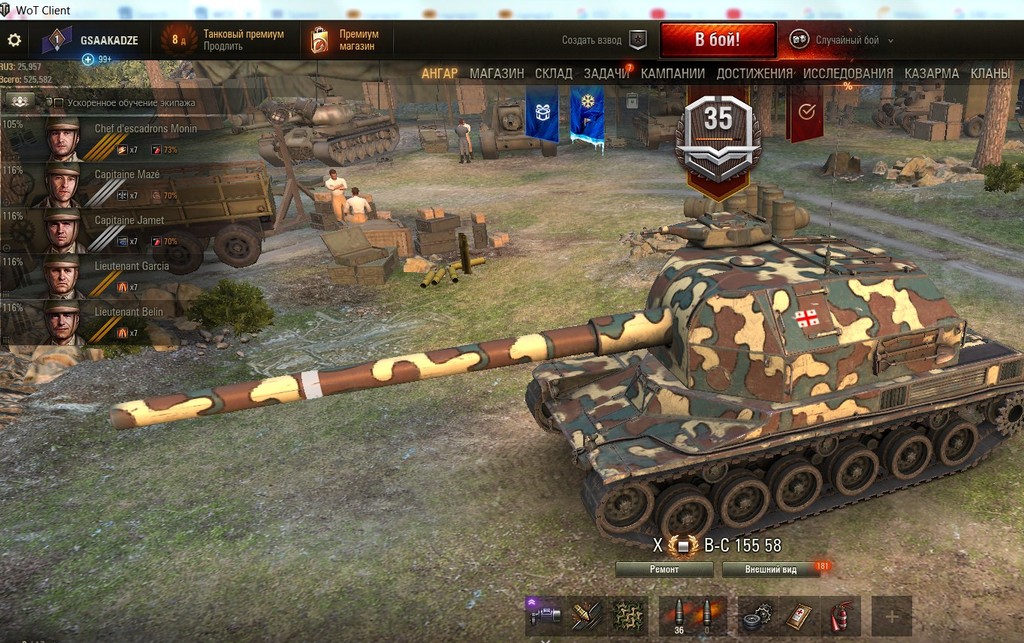Open the camouflage net equipment slot
The width and height of the screenshot is (1024, 643).
(x=627, y=616)
